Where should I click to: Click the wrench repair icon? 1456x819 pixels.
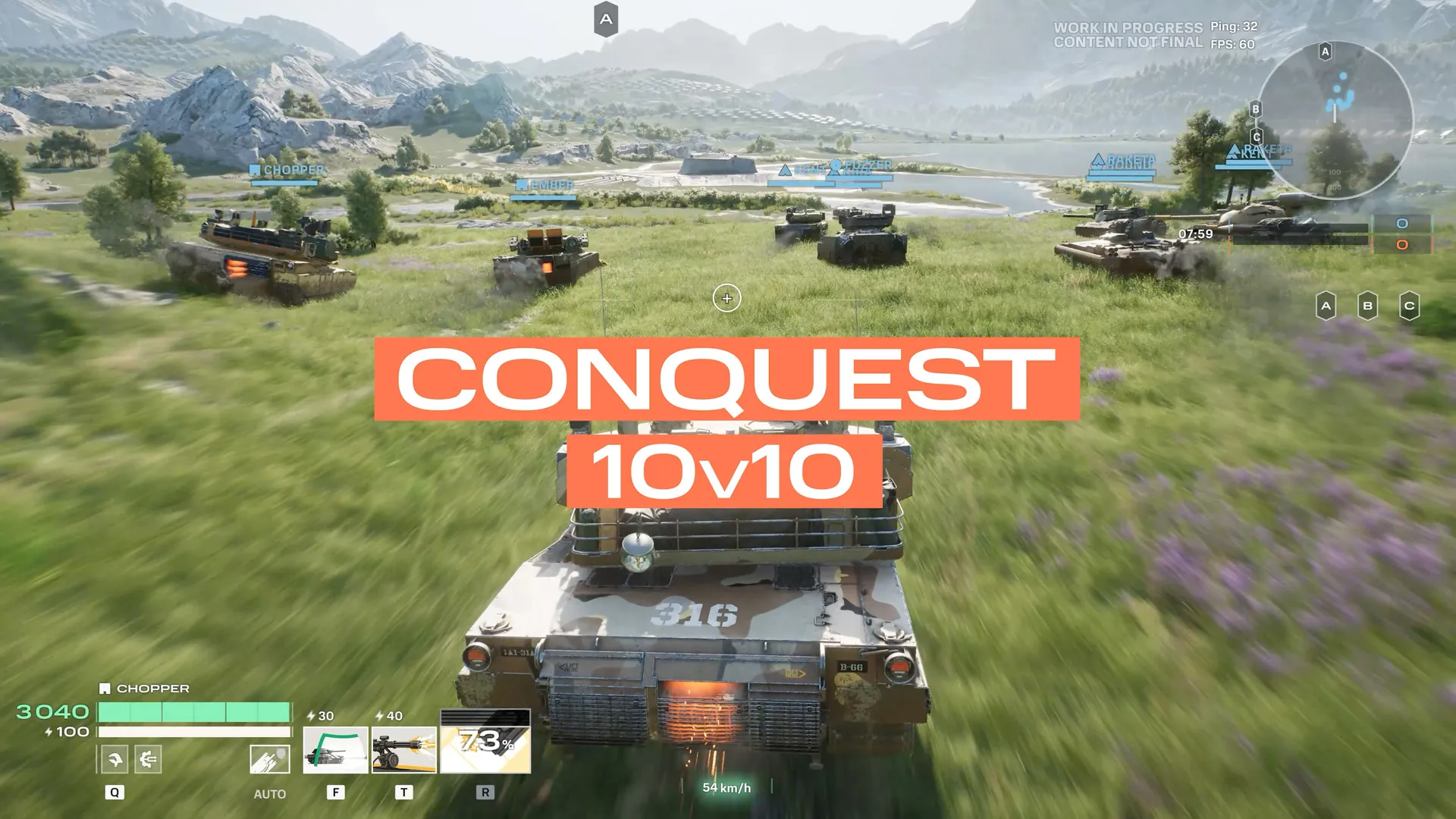[x=115, y=758]
